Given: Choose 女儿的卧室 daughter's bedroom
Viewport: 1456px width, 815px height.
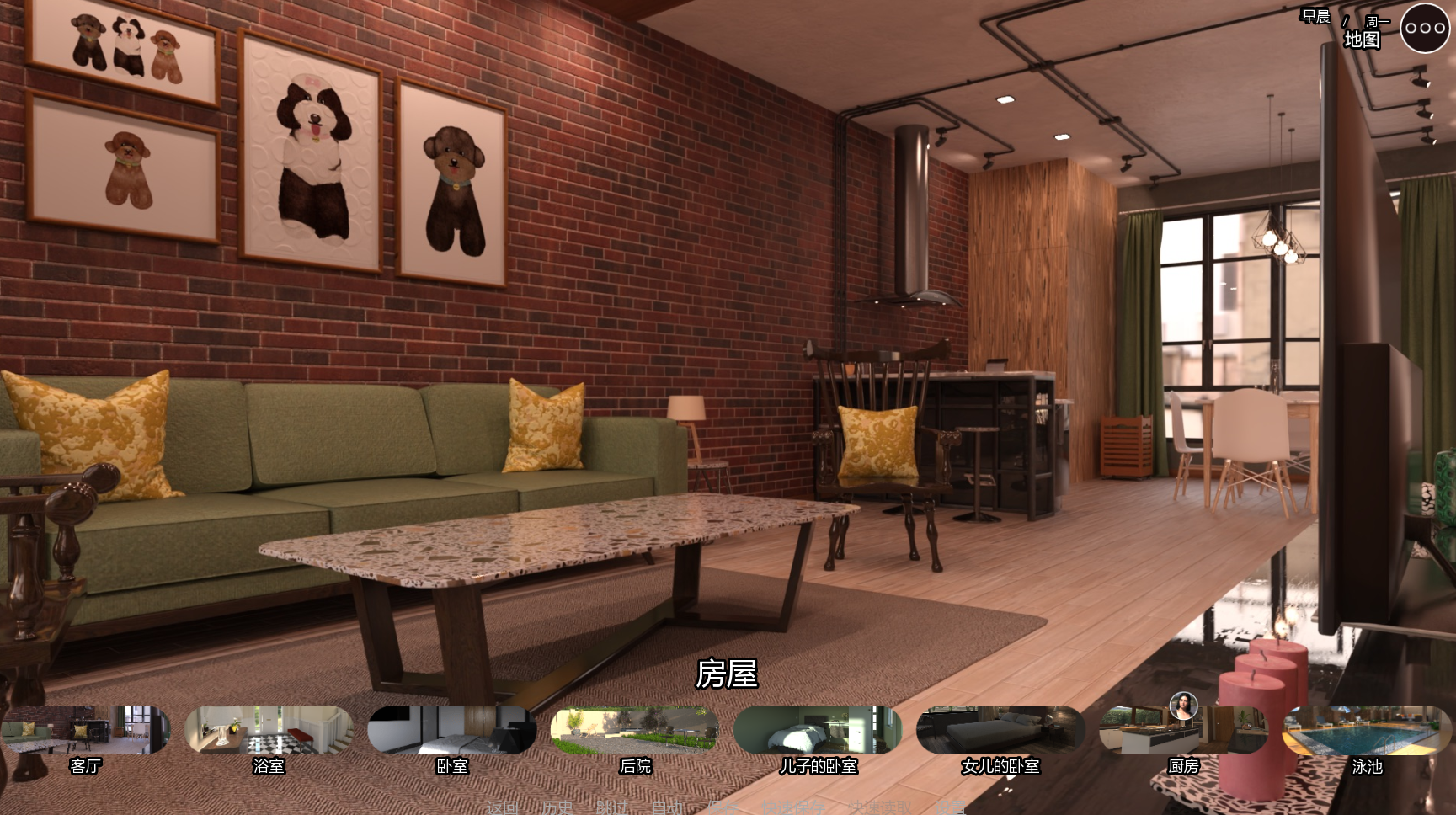Looking at the screenshot, I should point(1000,730).
